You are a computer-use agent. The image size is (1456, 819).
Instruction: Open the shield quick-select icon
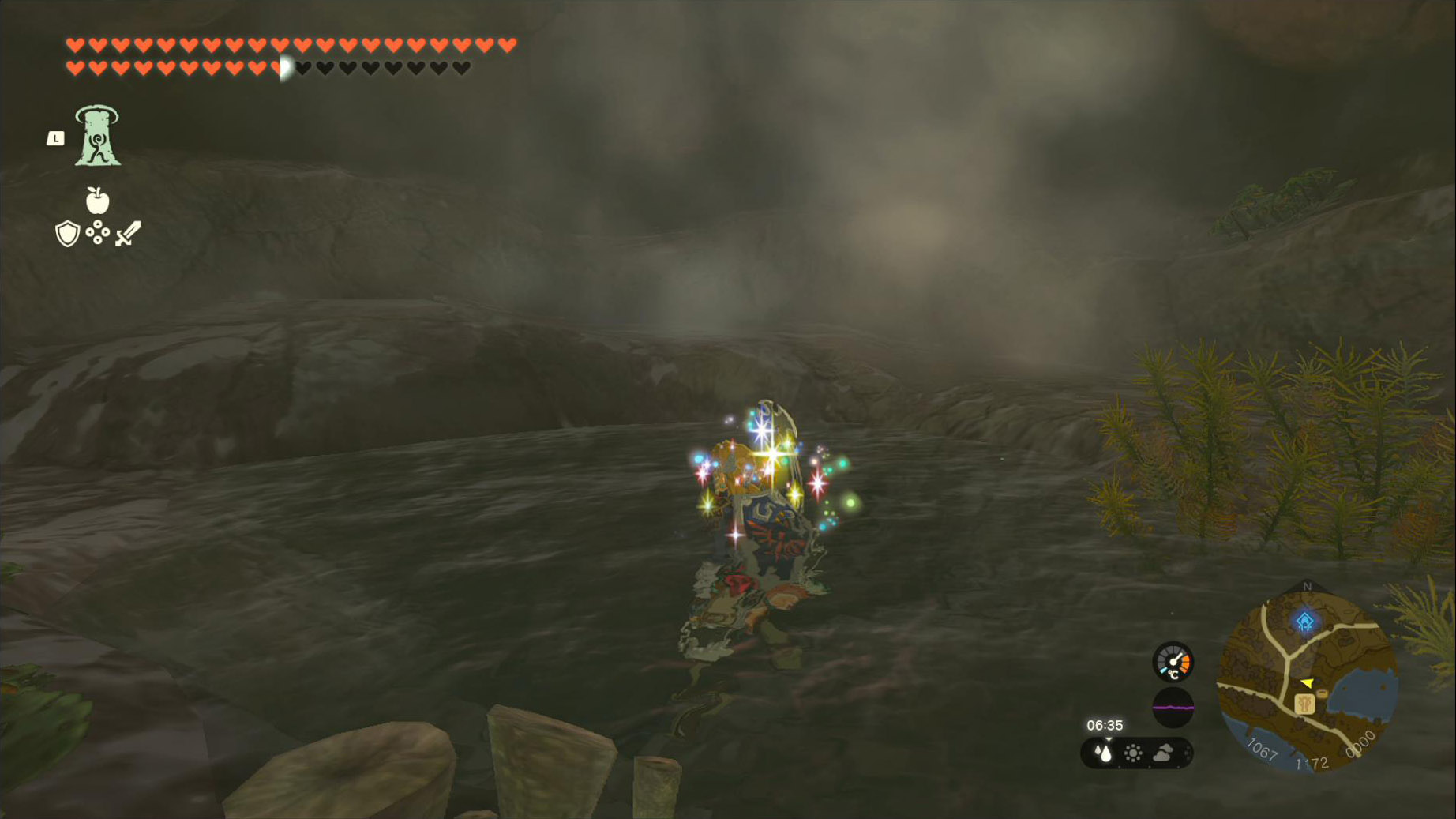coord(68,234)
